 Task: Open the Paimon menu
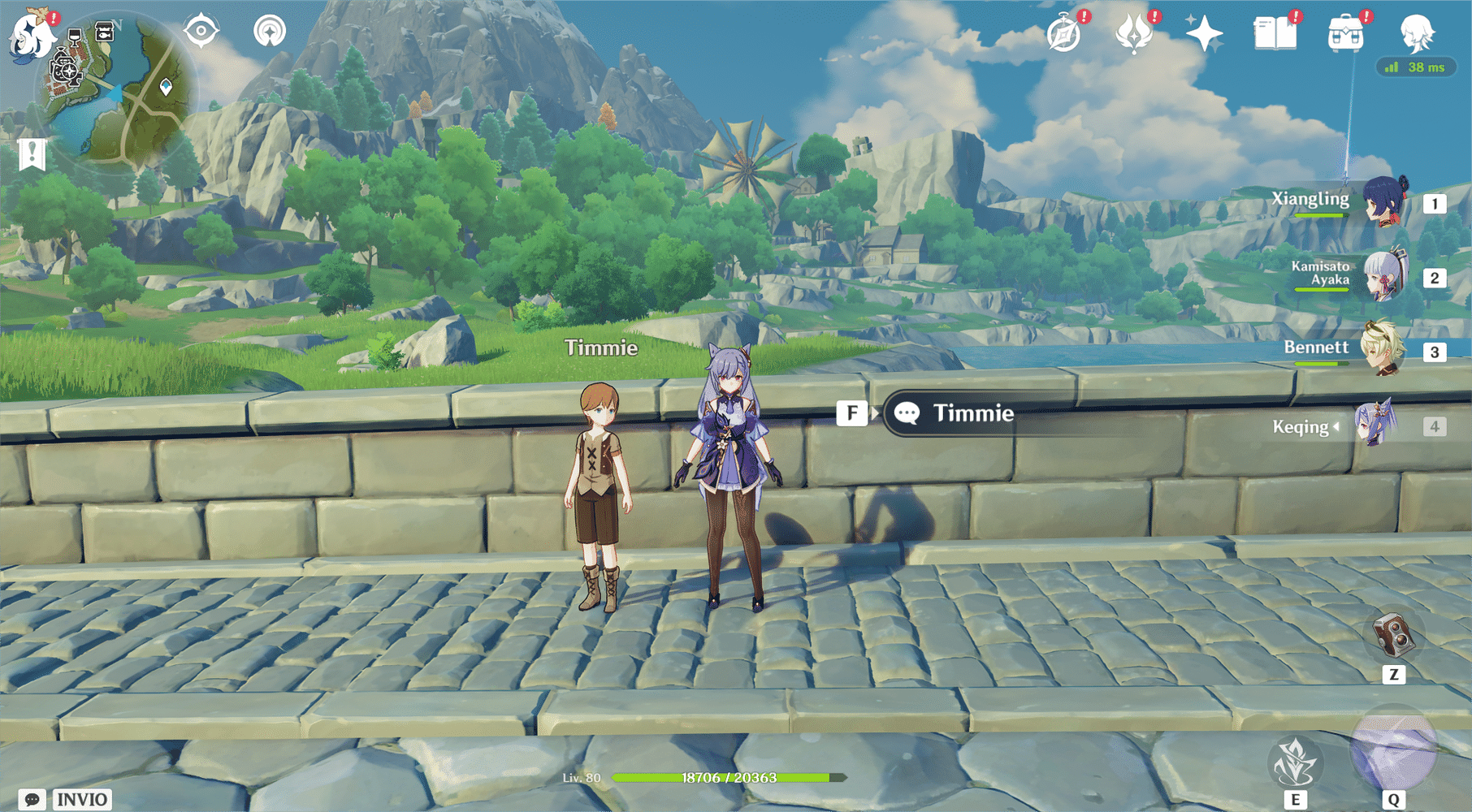click(x=30, y=32)
